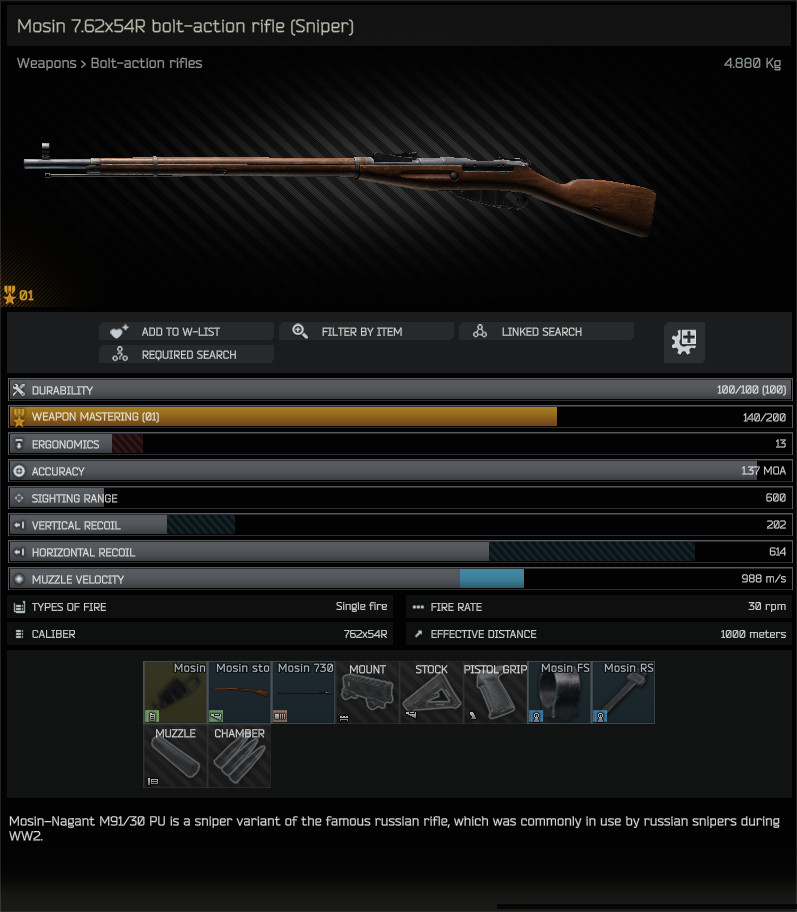Open the empty MUZZLE slot
The height and width of the screenshot is (912, 797).
(175, 756)
